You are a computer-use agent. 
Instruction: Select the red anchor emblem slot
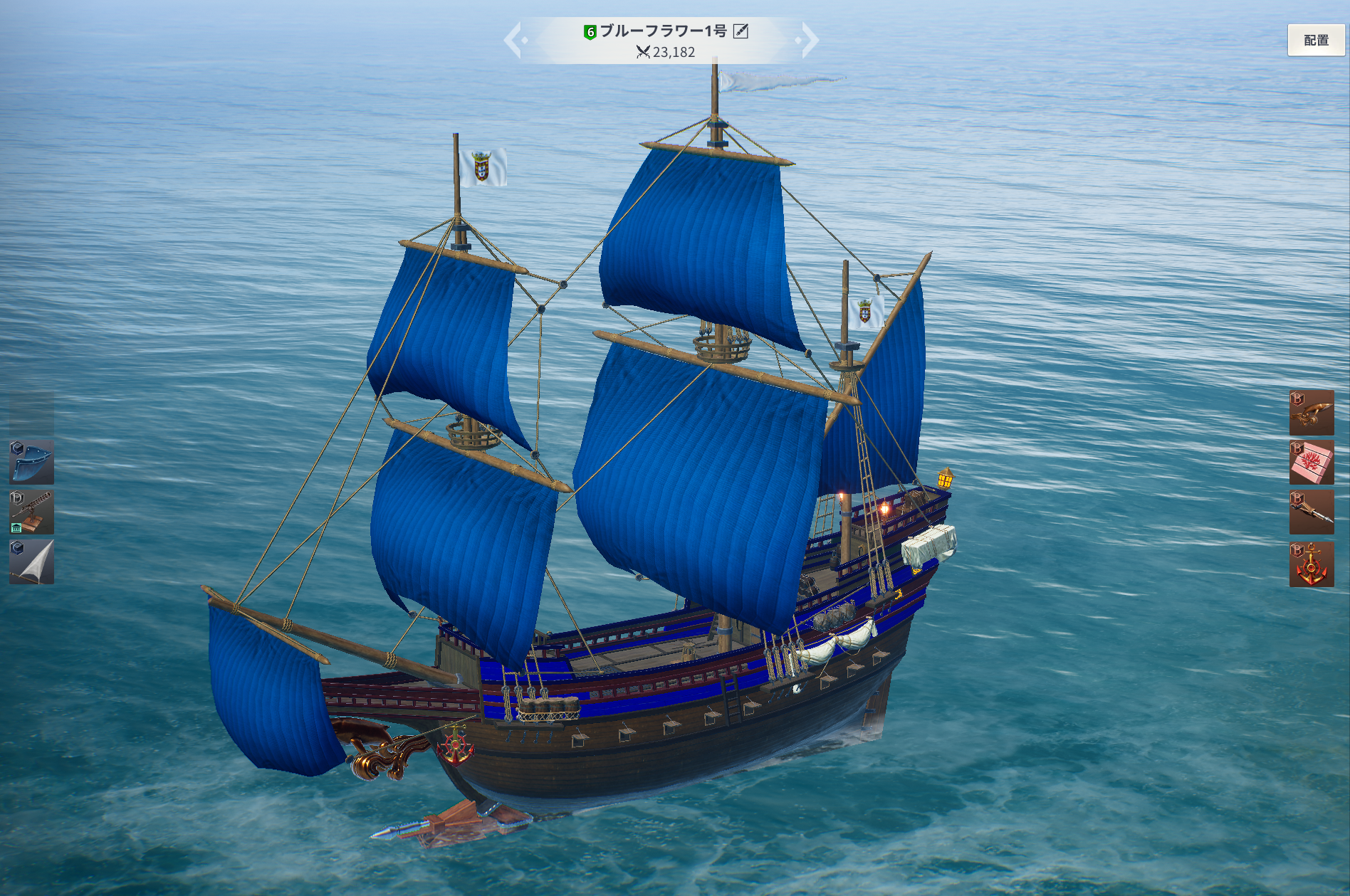click(1311, 564)
